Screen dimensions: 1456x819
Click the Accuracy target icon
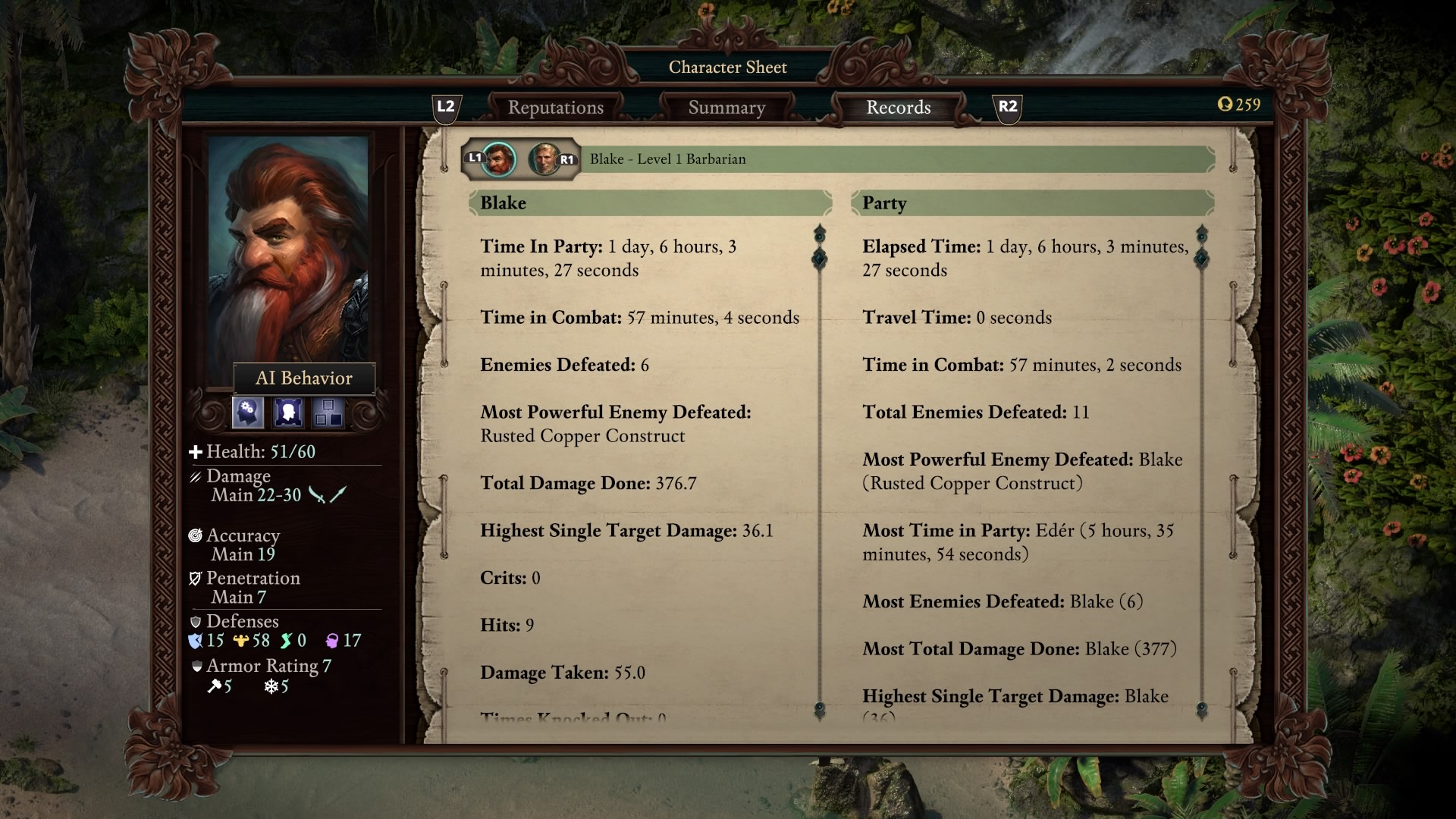195,536
